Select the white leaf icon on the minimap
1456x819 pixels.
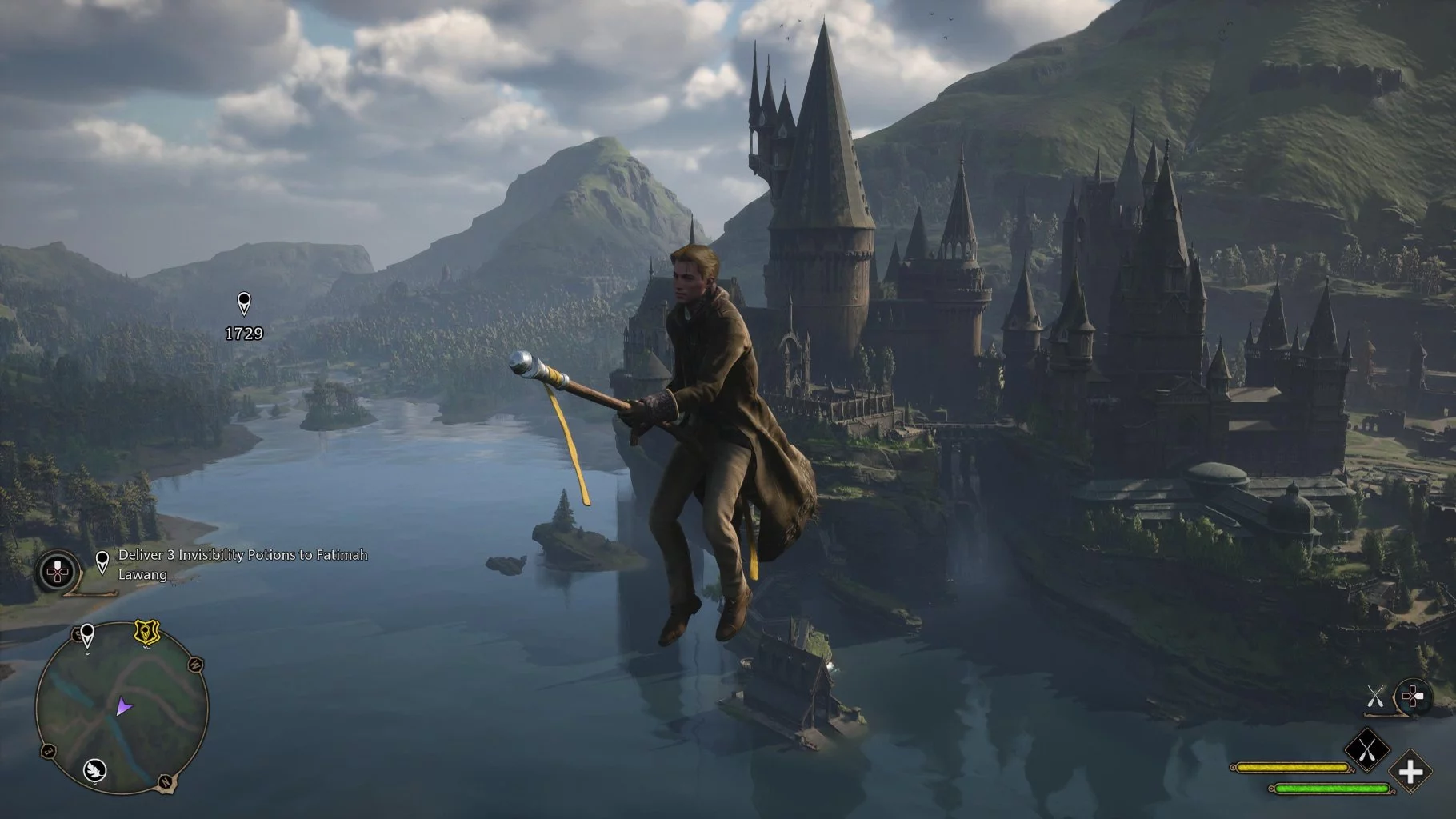tap(94, 769)
